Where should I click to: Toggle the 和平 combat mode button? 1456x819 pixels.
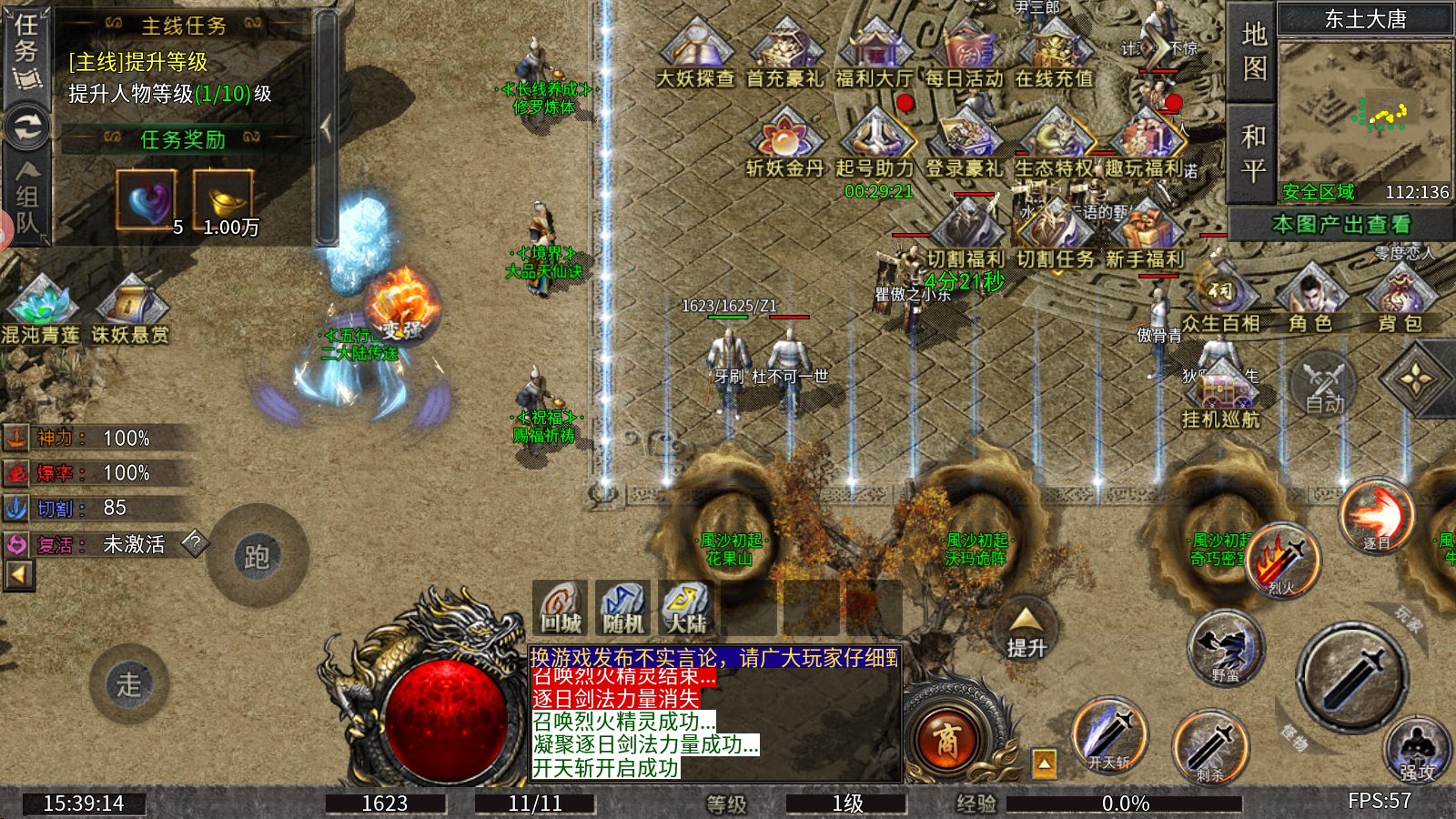[1254, 153]
